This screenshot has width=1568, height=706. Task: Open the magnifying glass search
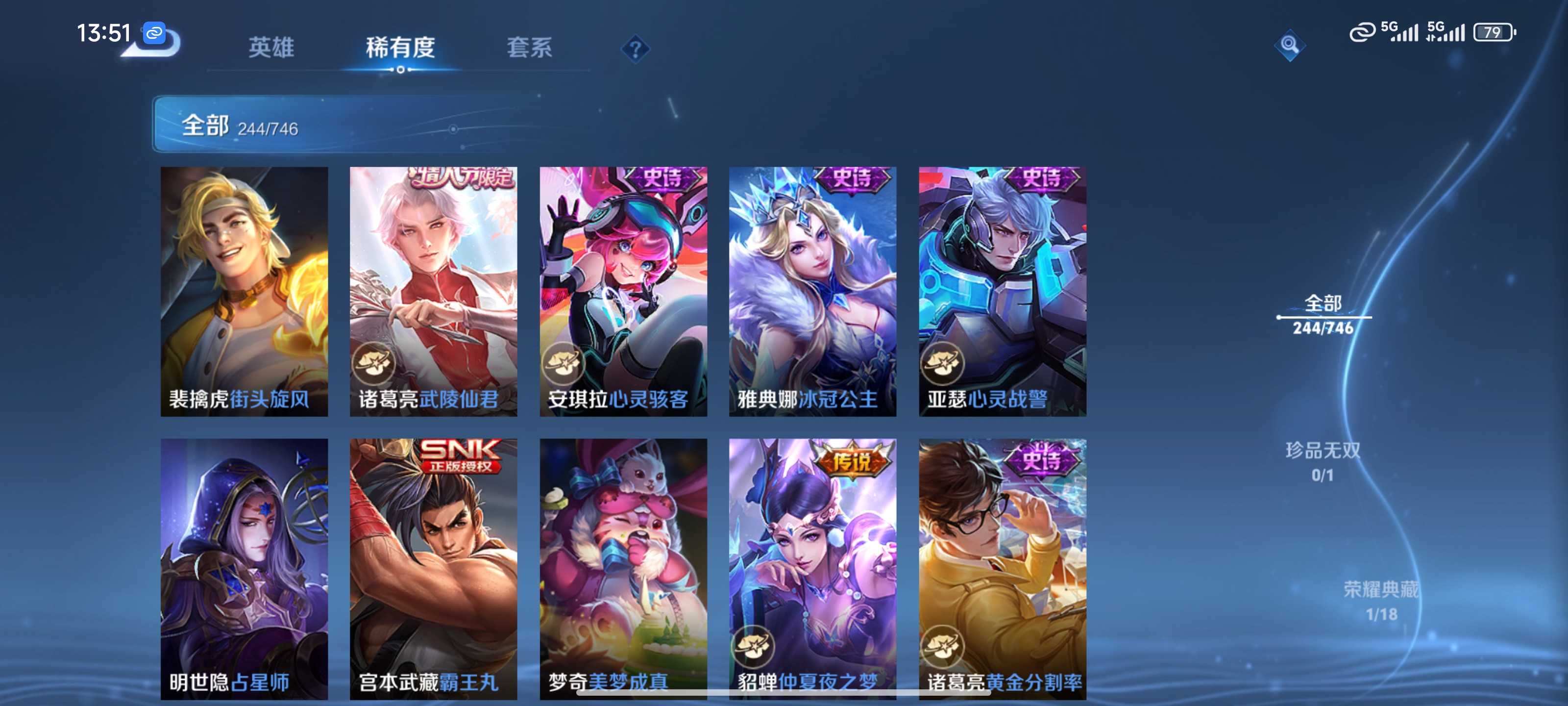pyautogui.click(x=1289, y=45)
